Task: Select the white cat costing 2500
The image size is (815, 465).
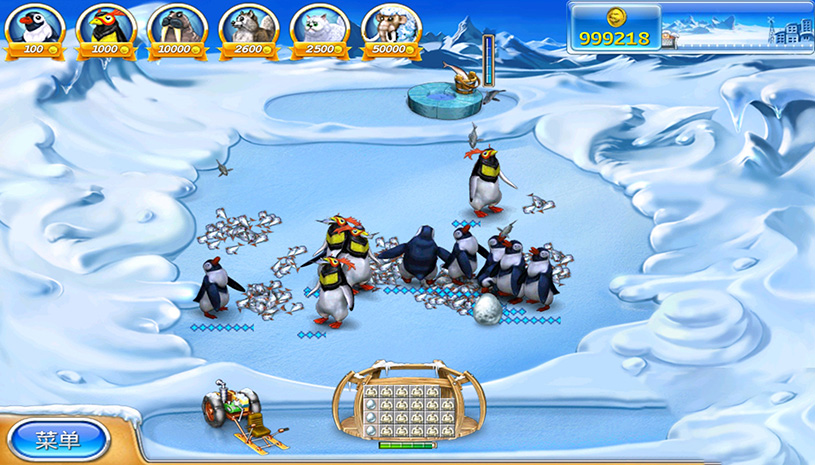Action: 320,26
